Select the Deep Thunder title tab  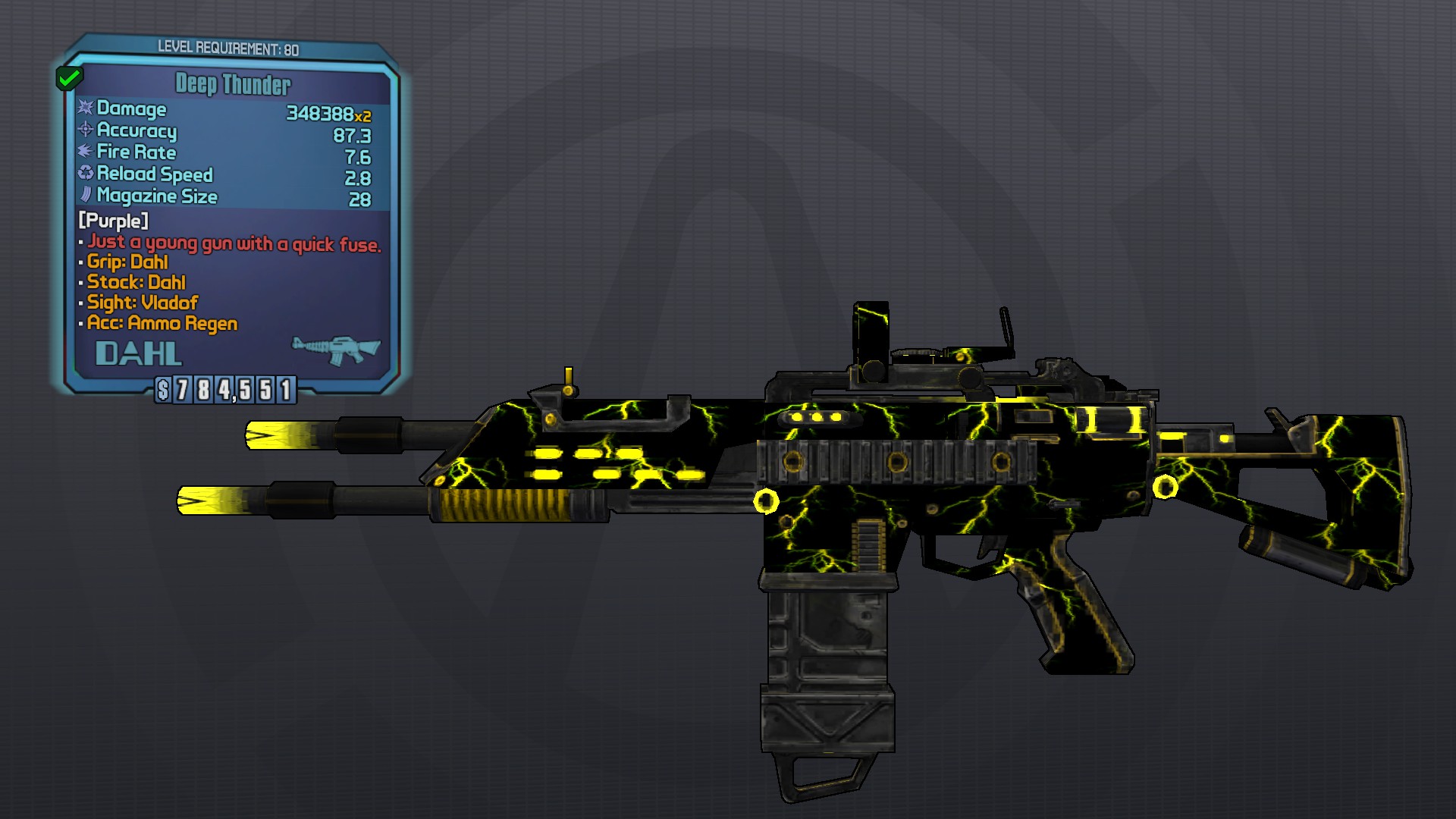pyautogui.click(x=233, y=85)
